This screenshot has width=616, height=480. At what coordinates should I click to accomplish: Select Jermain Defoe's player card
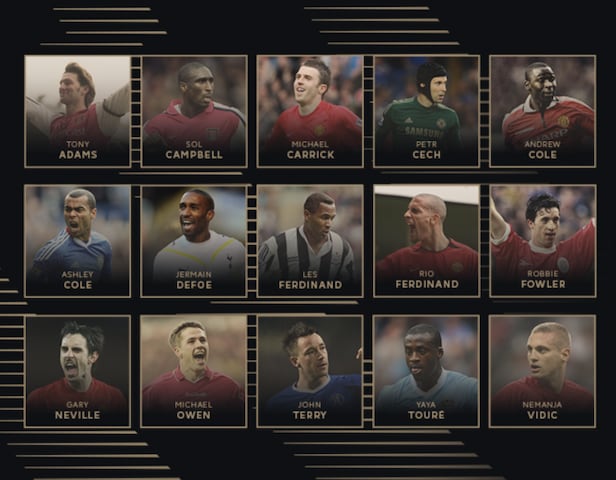tap(193, 240)
